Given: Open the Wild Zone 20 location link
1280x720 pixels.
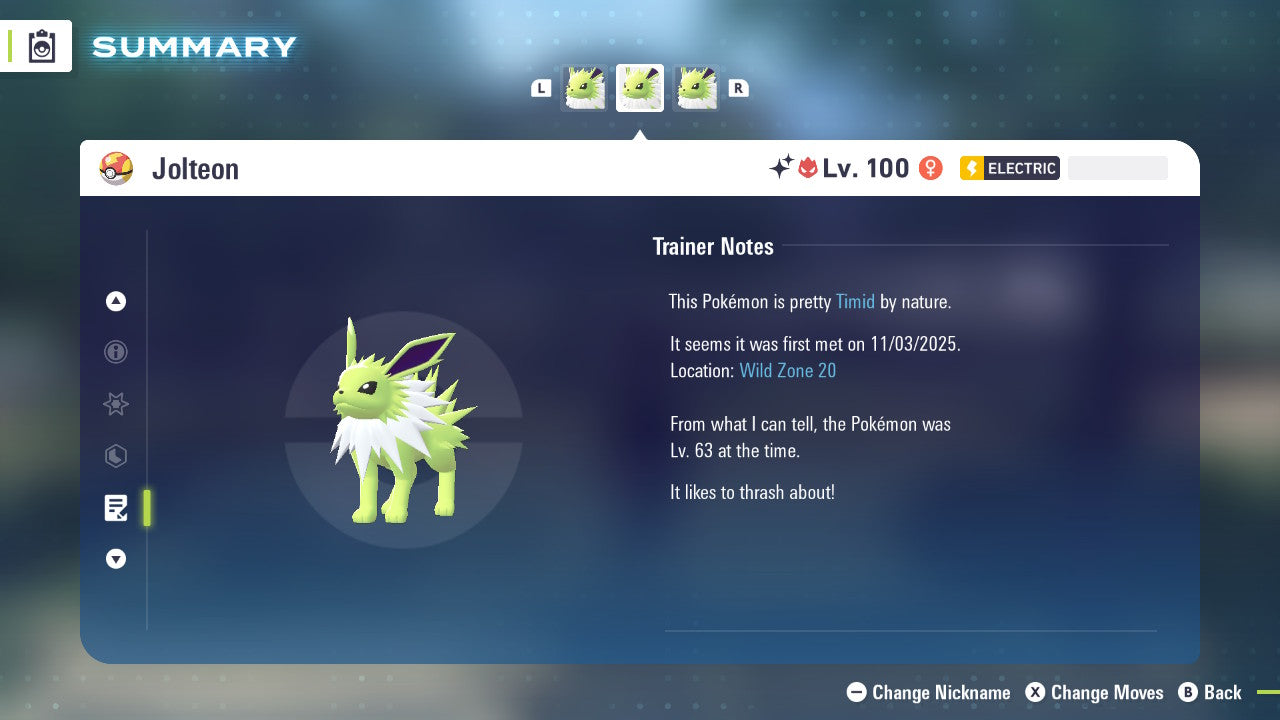Looking at the screenshot, I should tap(788, 370).
